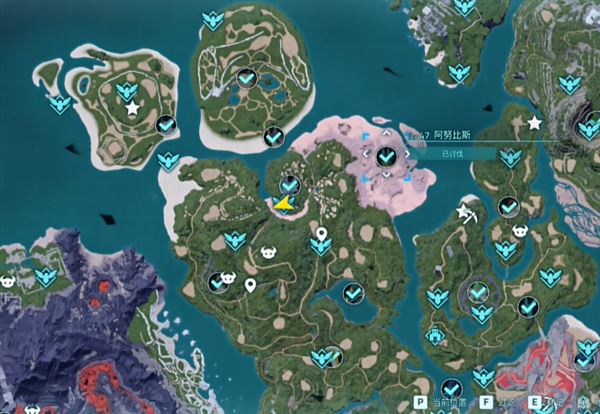Screen dimensions: 600x414
Task: Choose the fast-travel eagle on the far-west islet
Action: [60, 103]
